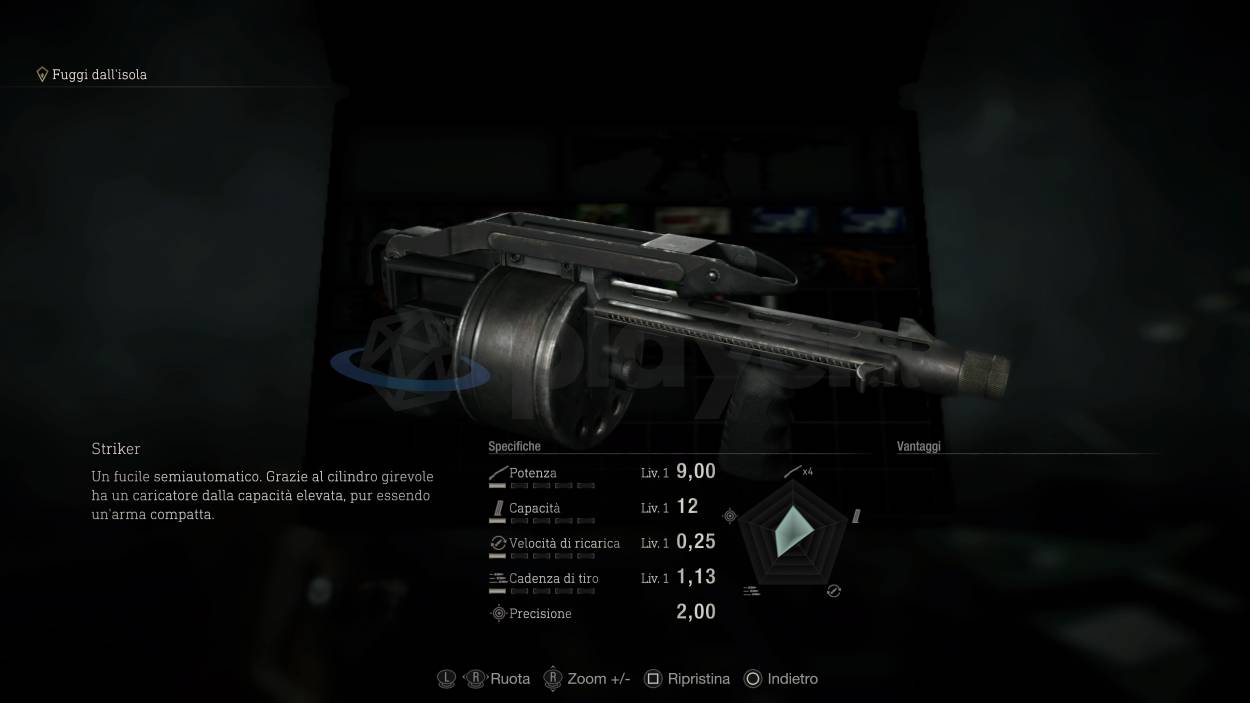Select the Fuggi dall'isola objective tracker
1250x703 pixels.
pos(92,75)
